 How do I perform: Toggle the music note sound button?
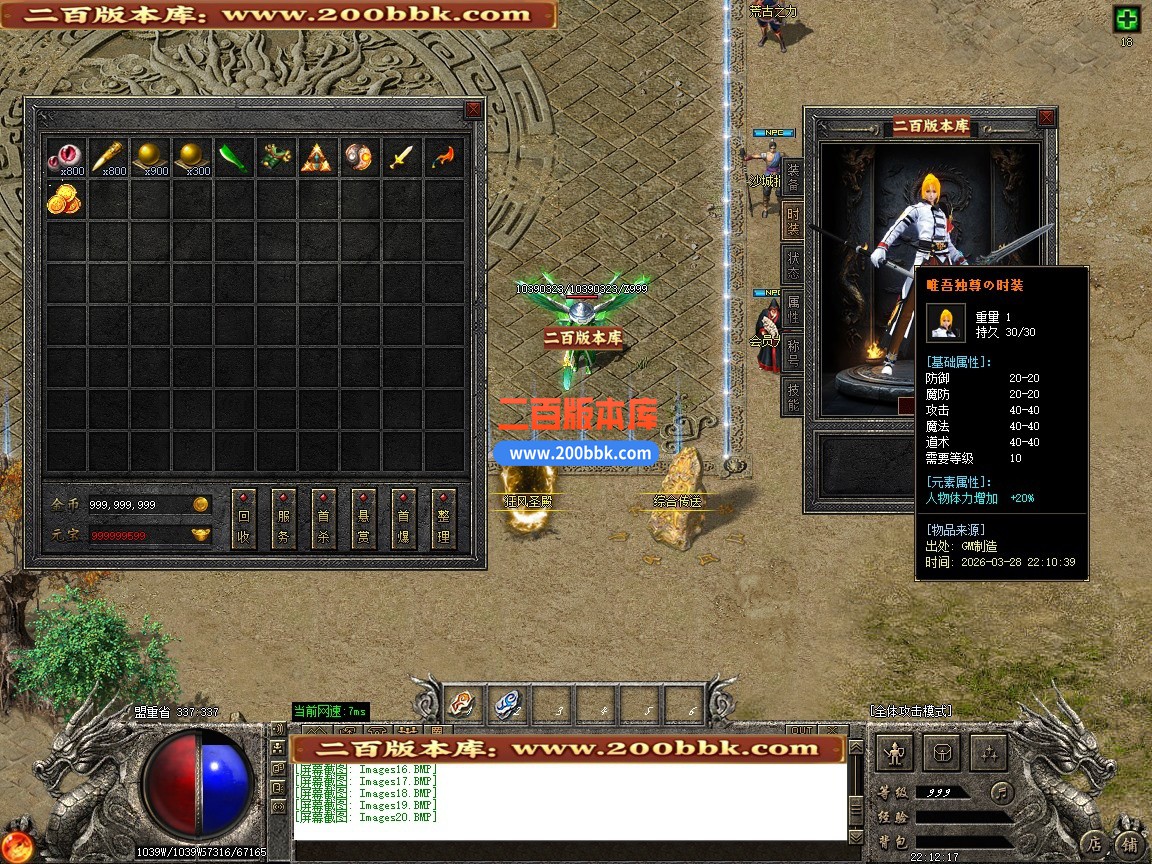pos(1002,793)
